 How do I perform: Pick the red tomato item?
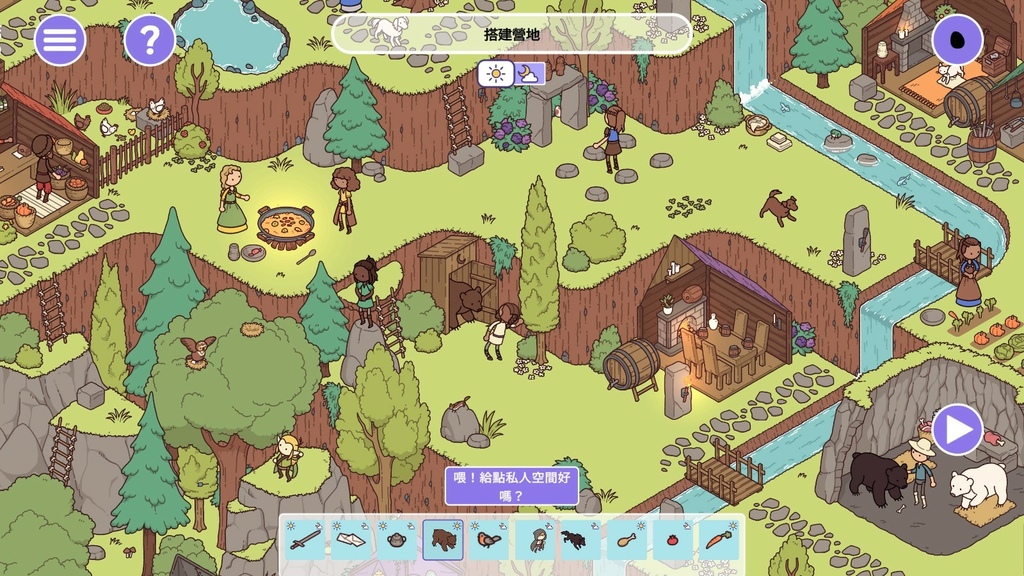[x=673, y=540]
